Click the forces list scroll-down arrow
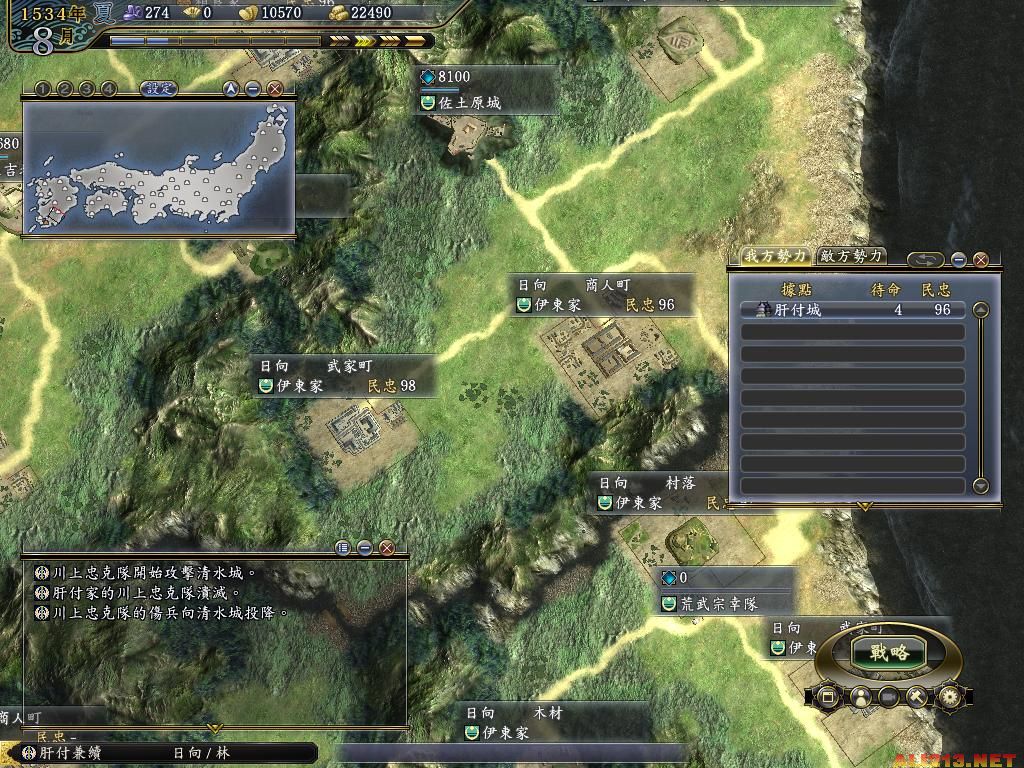This screenshot has height=768, width=1024. tap(980, 486)
